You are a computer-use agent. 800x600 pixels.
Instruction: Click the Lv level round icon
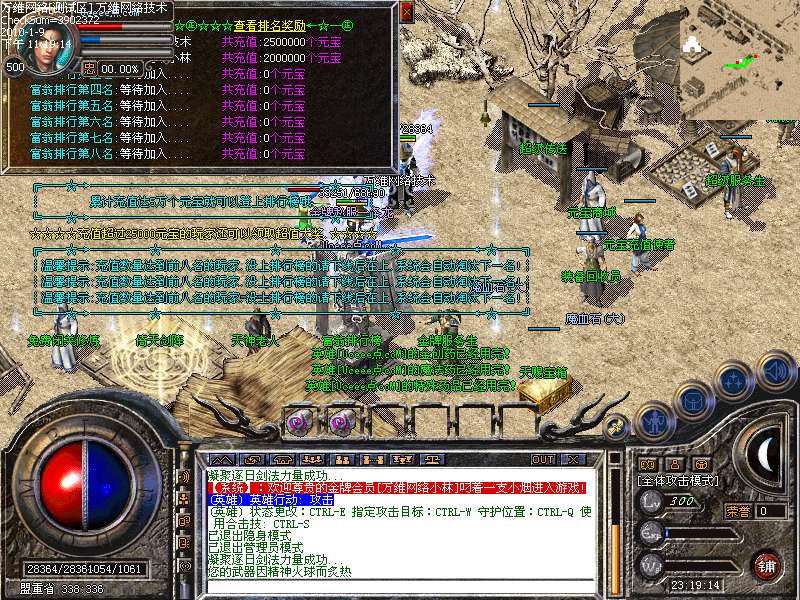(650, 502)
